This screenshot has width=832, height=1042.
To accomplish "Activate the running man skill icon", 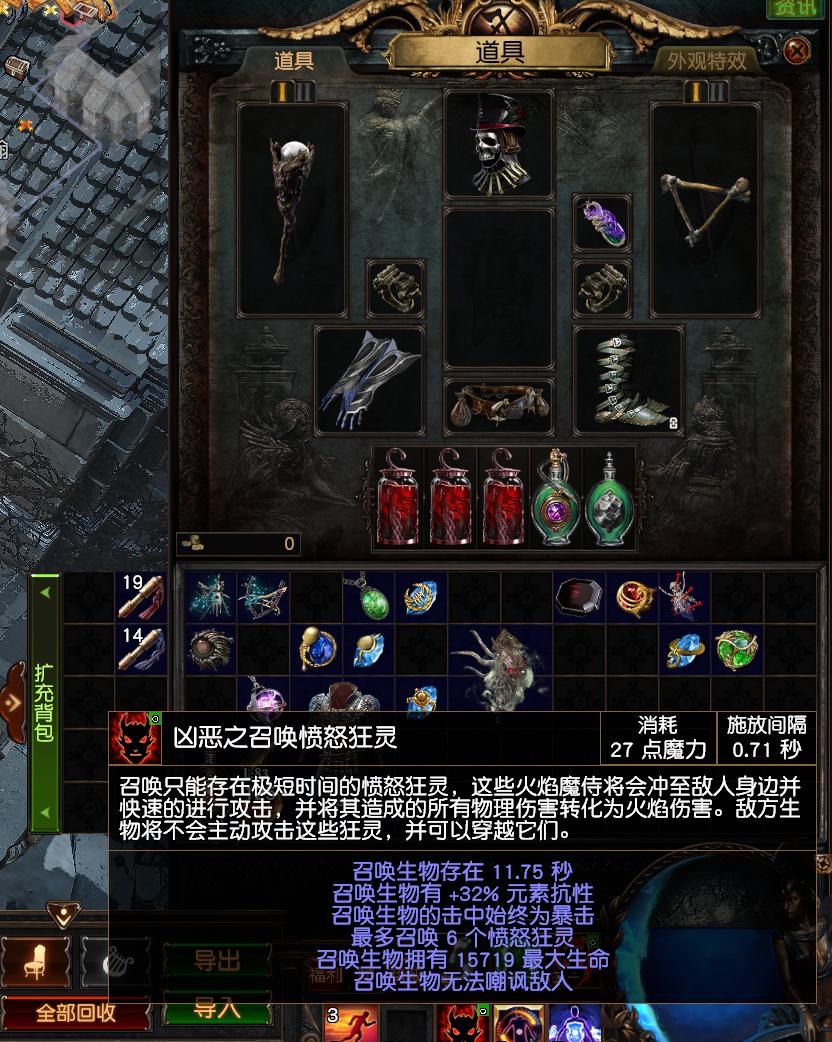I will click(x=349, y=1023).
